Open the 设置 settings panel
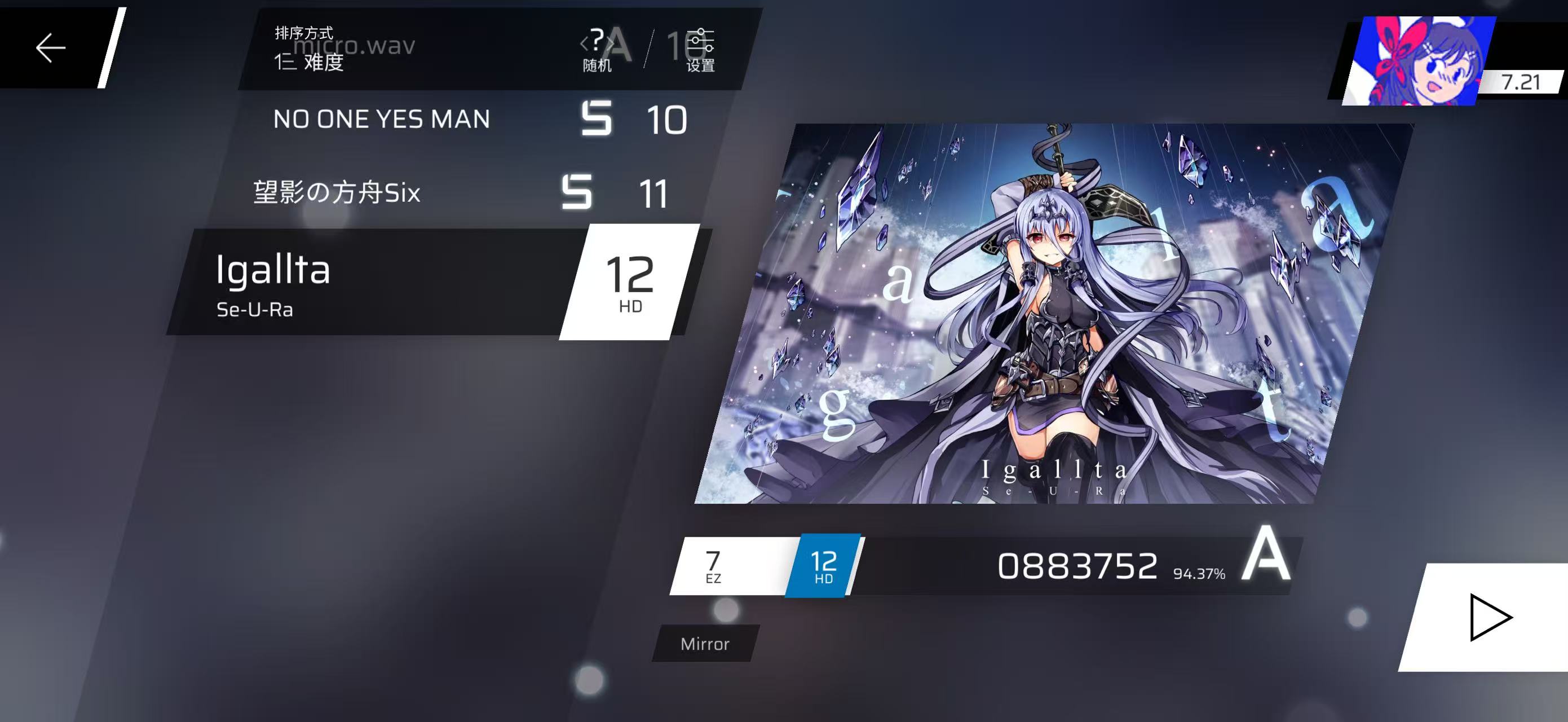 (700, 51)
